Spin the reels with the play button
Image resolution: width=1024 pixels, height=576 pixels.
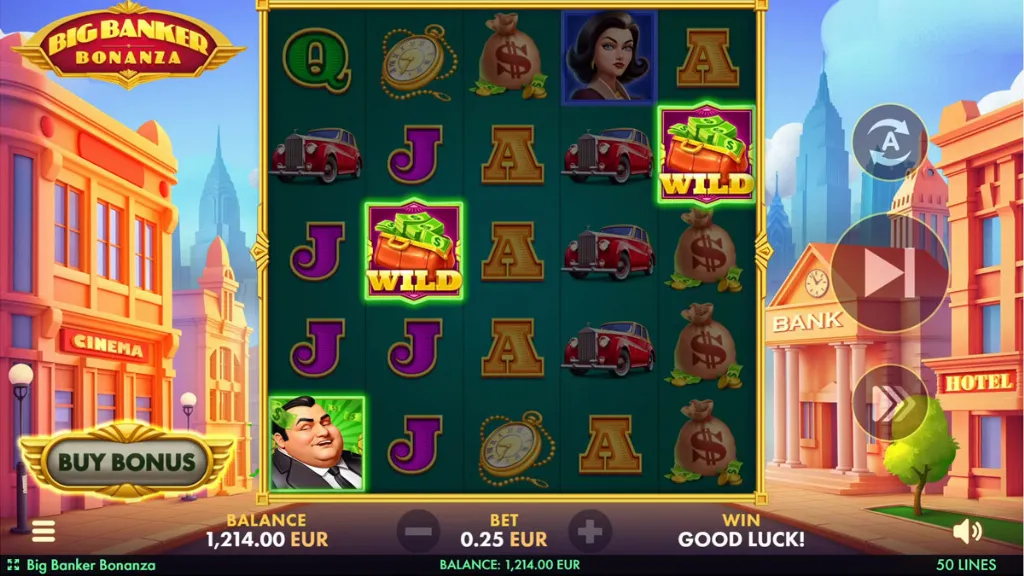890,273
